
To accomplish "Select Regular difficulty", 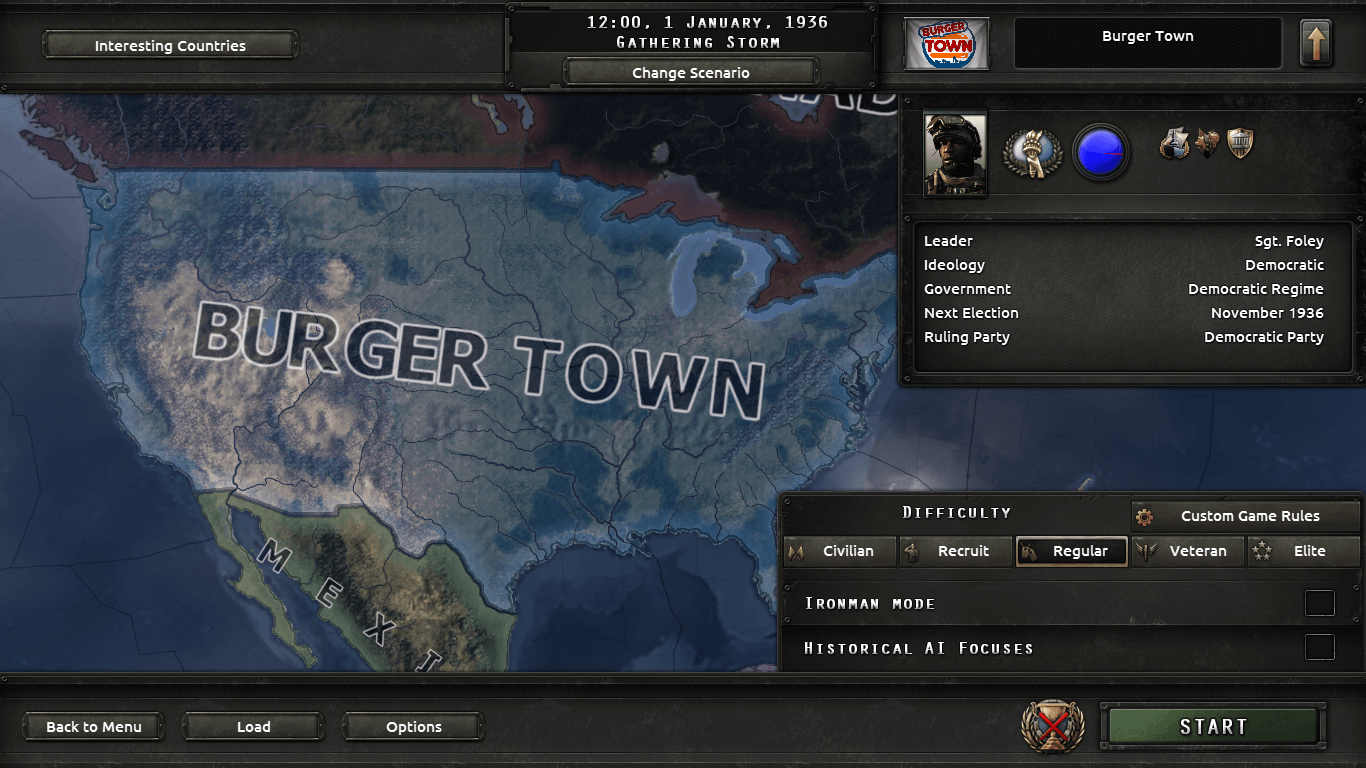I will point(1071,551).
